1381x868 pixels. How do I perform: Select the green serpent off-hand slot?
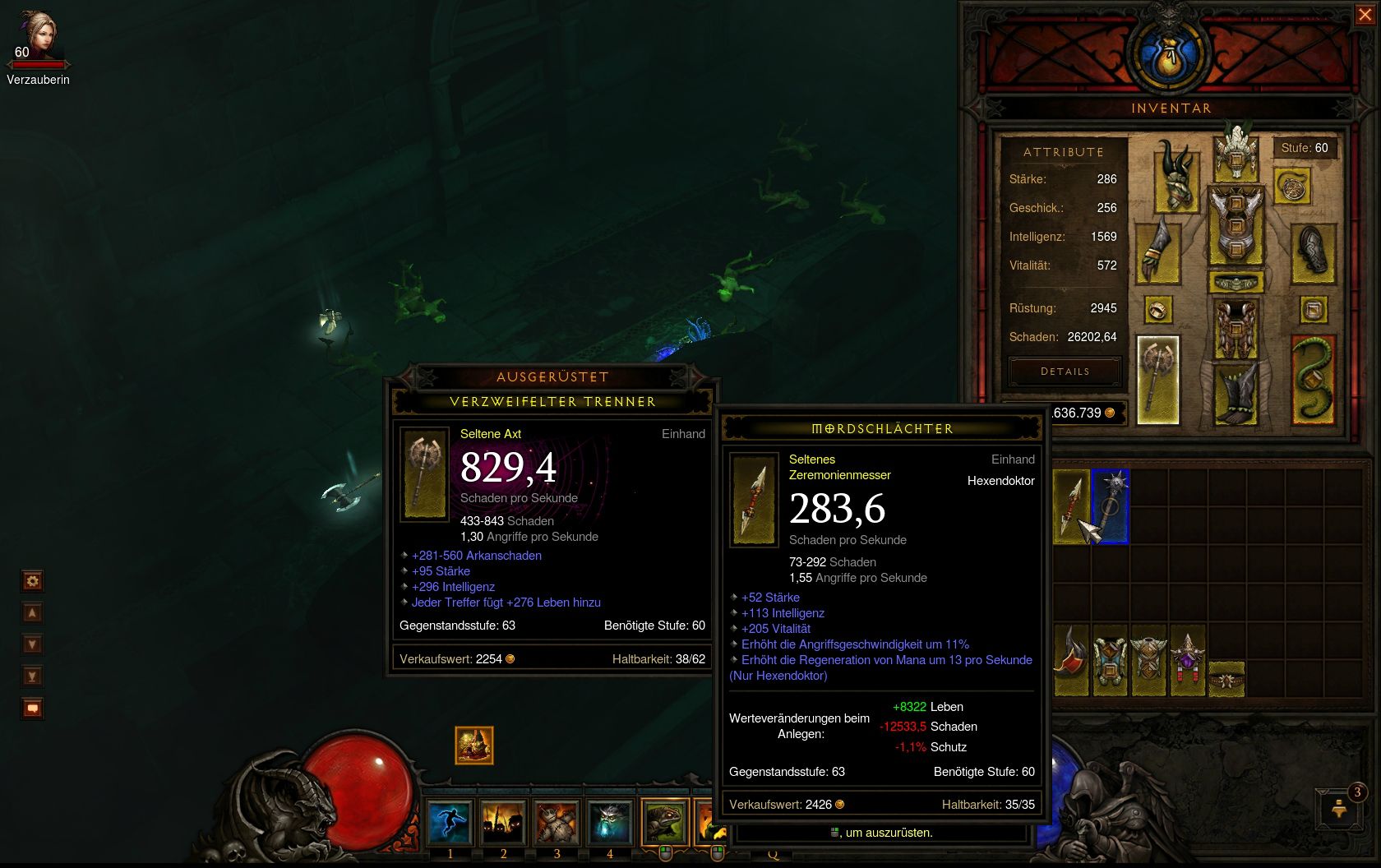[1312, 380]
